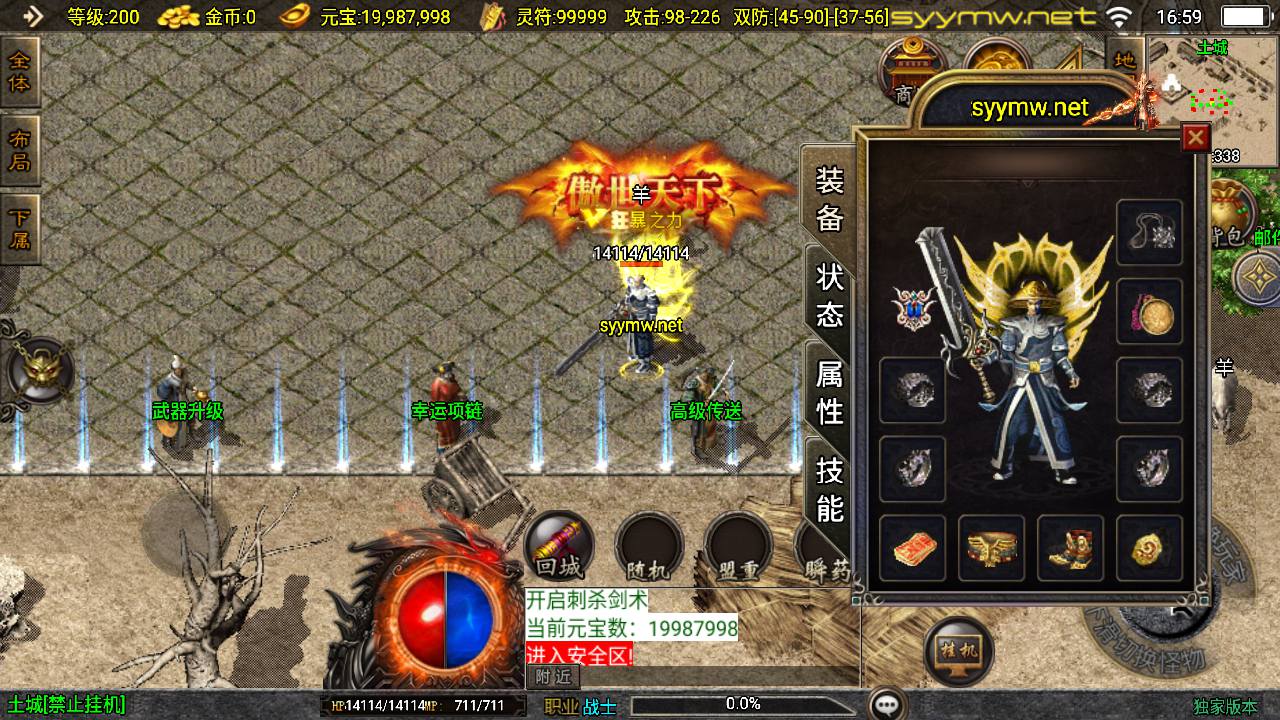Select the golden belt slot
This screenshot has height=720, width=1280.
click(991, 548)
